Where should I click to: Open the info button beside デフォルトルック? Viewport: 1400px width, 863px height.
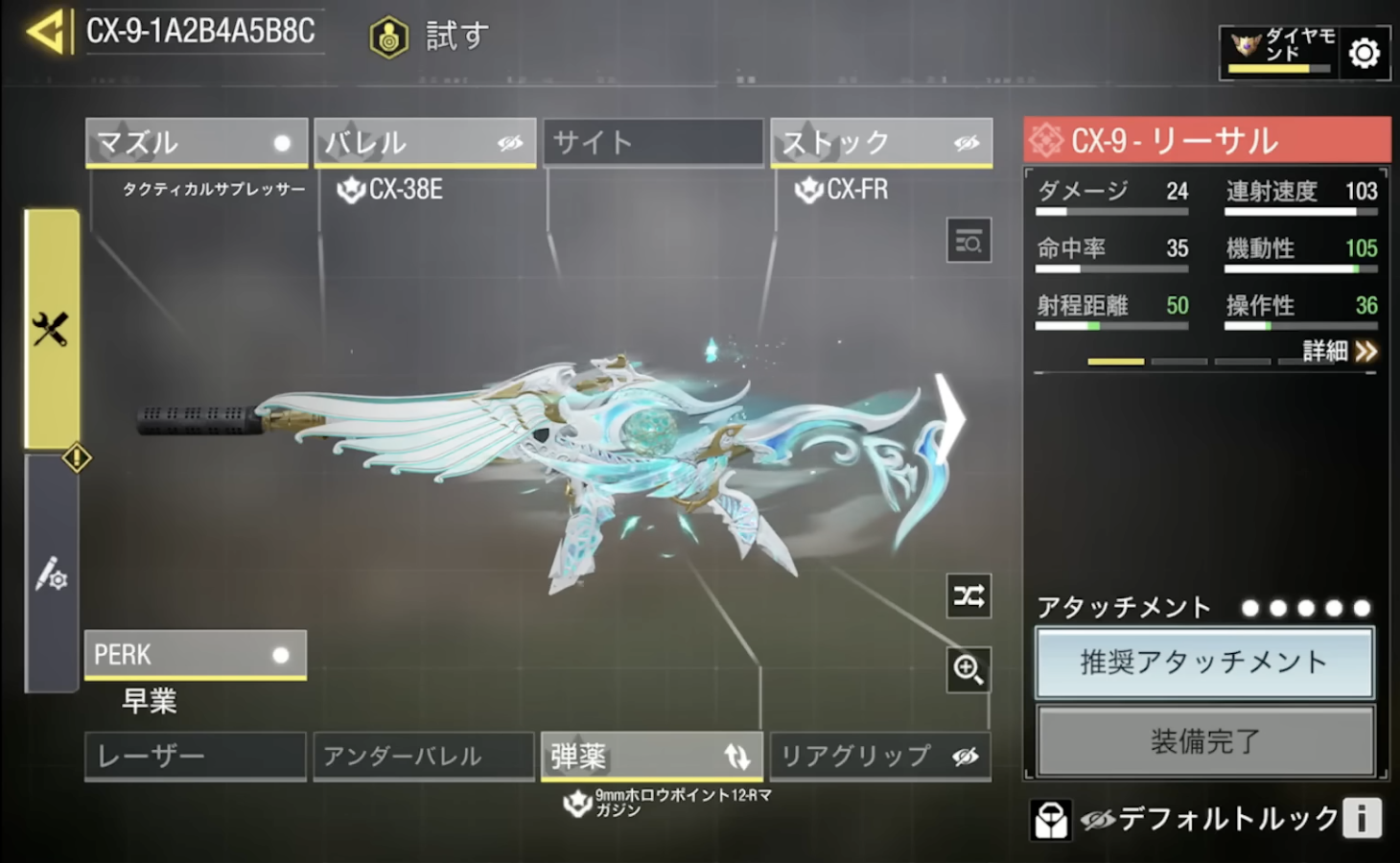click(1362, 819)
